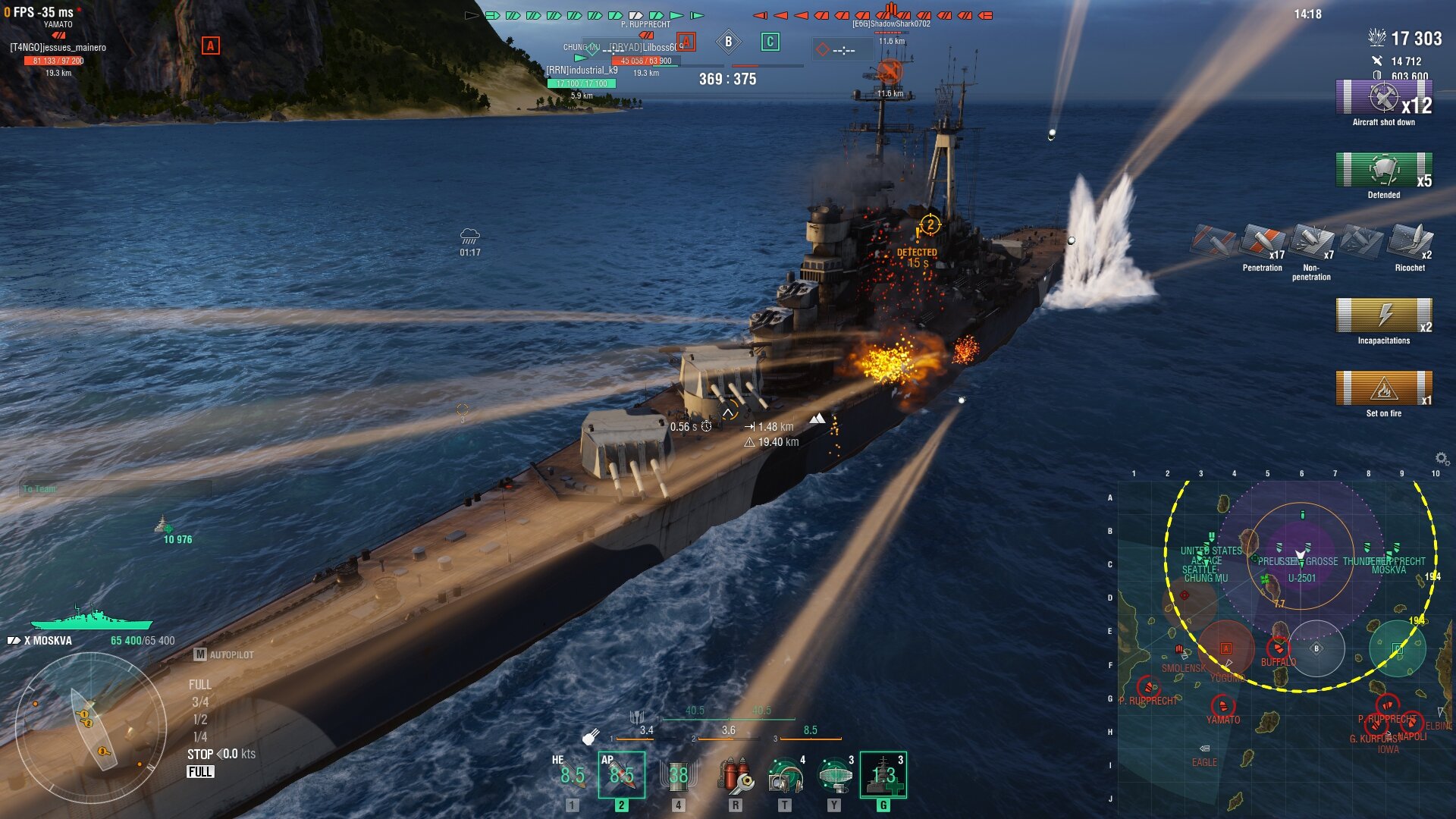This screenshot has height=819, width=1456.
Task: Toggle the Autopilot indicator
Action: [224, 654]
